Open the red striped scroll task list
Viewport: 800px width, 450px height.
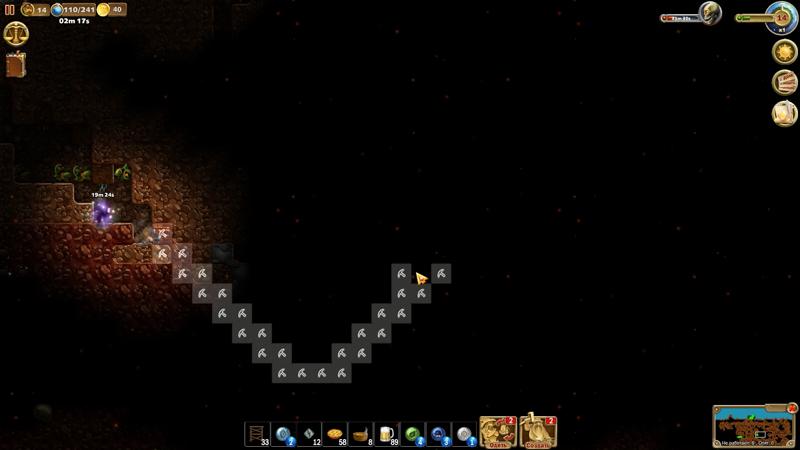click(784, 82)
